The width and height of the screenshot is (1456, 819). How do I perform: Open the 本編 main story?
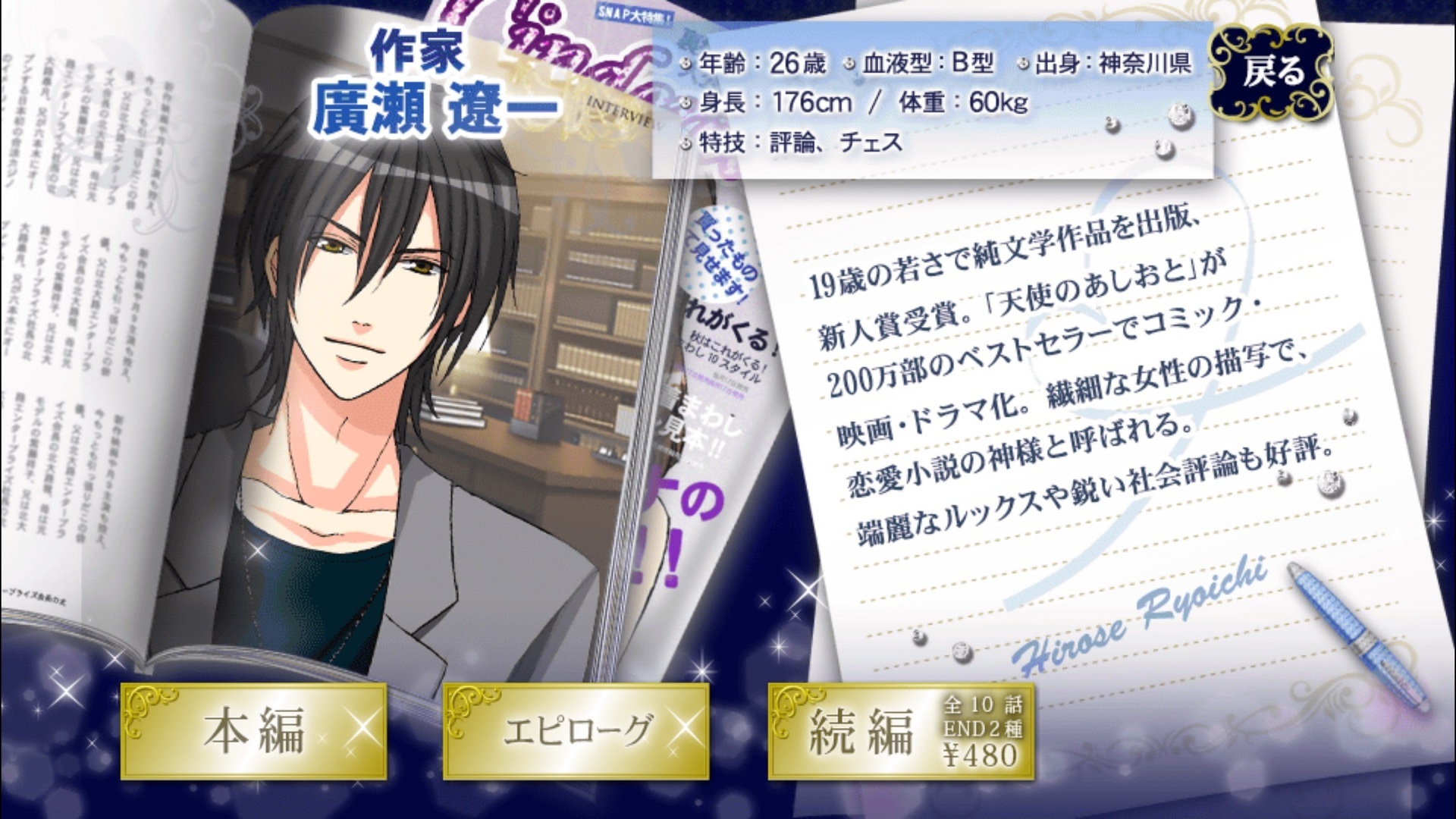click(254, 731)
